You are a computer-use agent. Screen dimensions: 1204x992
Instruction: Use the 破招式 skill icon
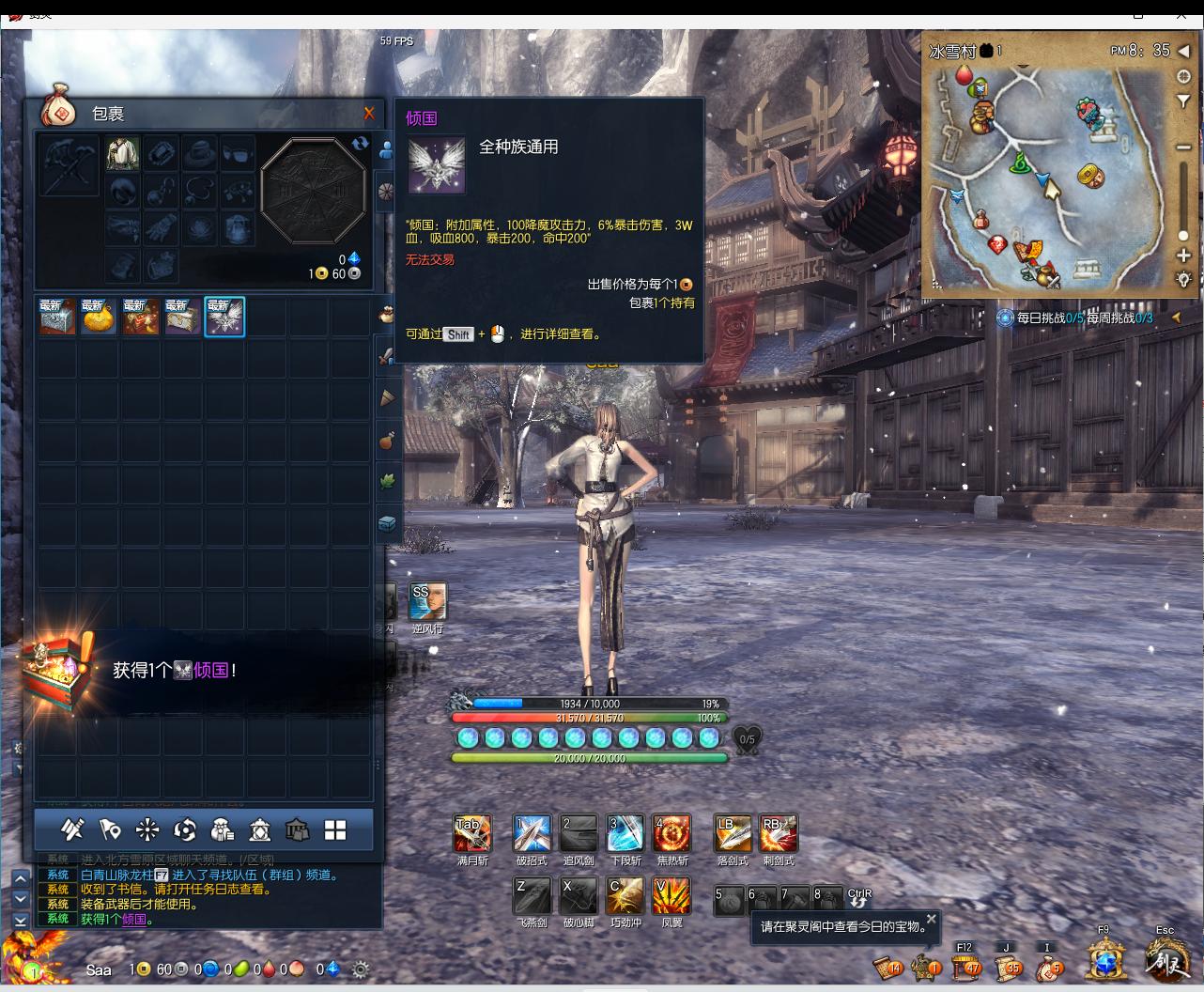[x=532, y=834]
